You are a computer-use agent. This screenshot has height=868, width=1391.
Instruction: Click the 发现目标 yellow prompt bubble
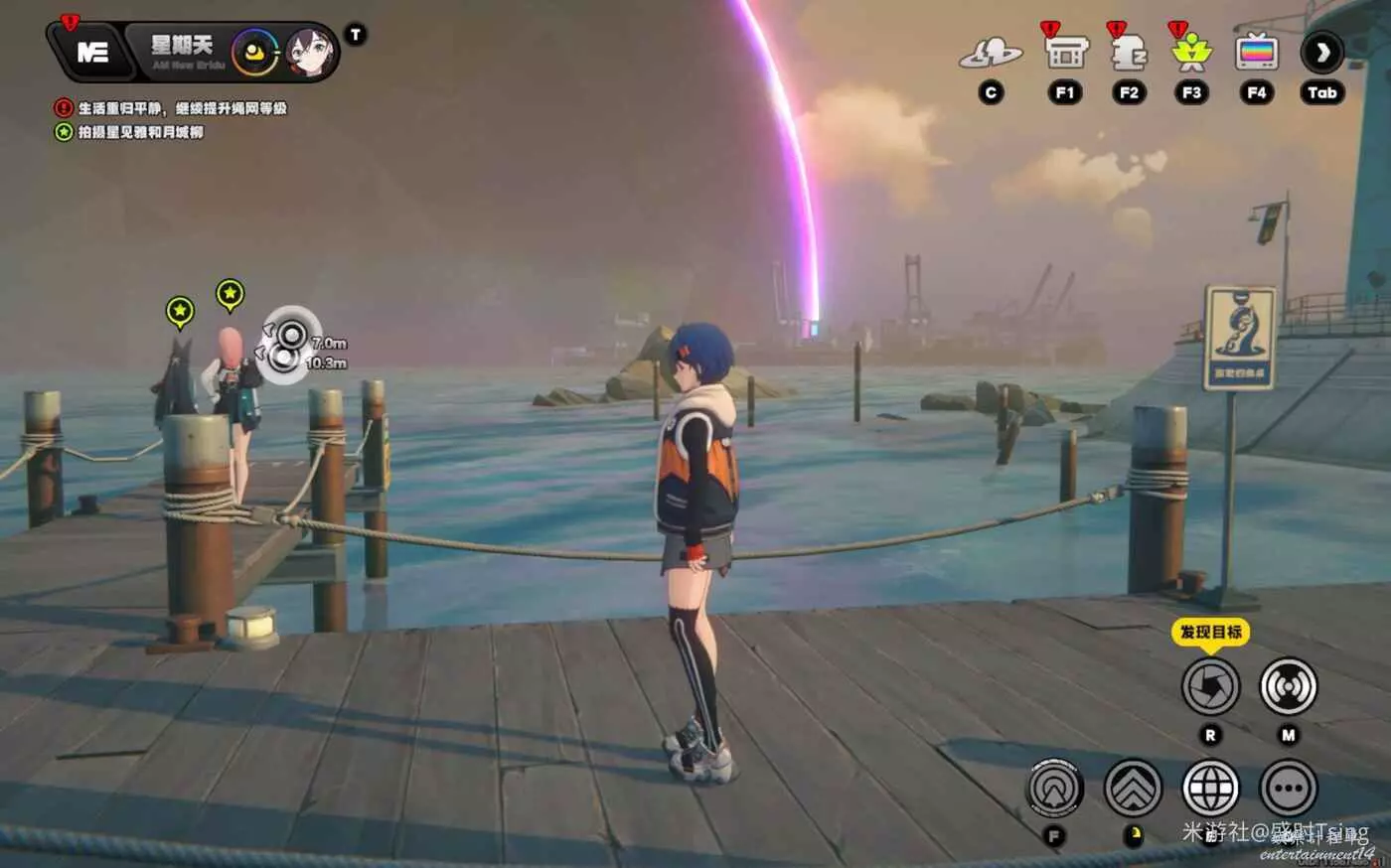click(x=1210, y=632)
